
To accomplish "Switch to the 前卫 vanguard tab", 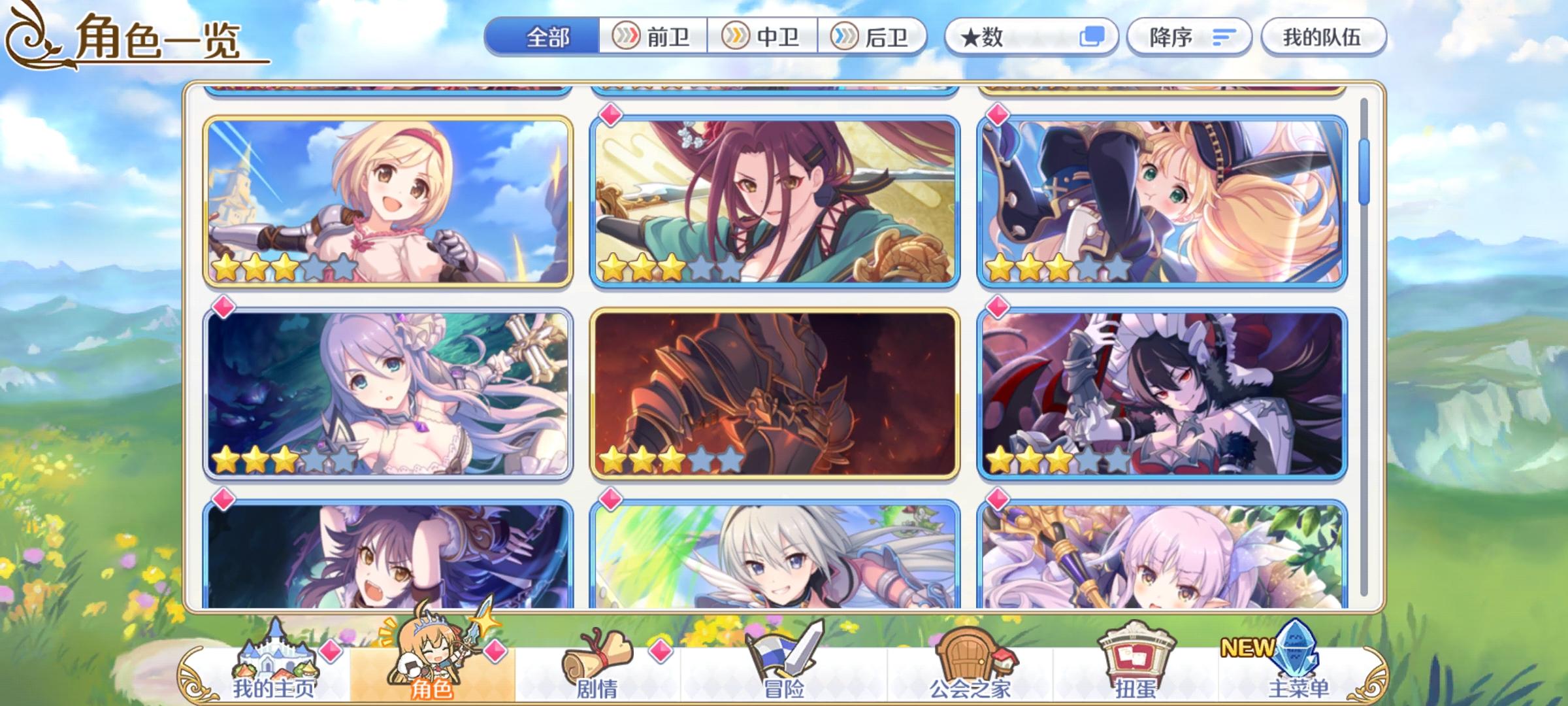I will click(x=651, y=37).
